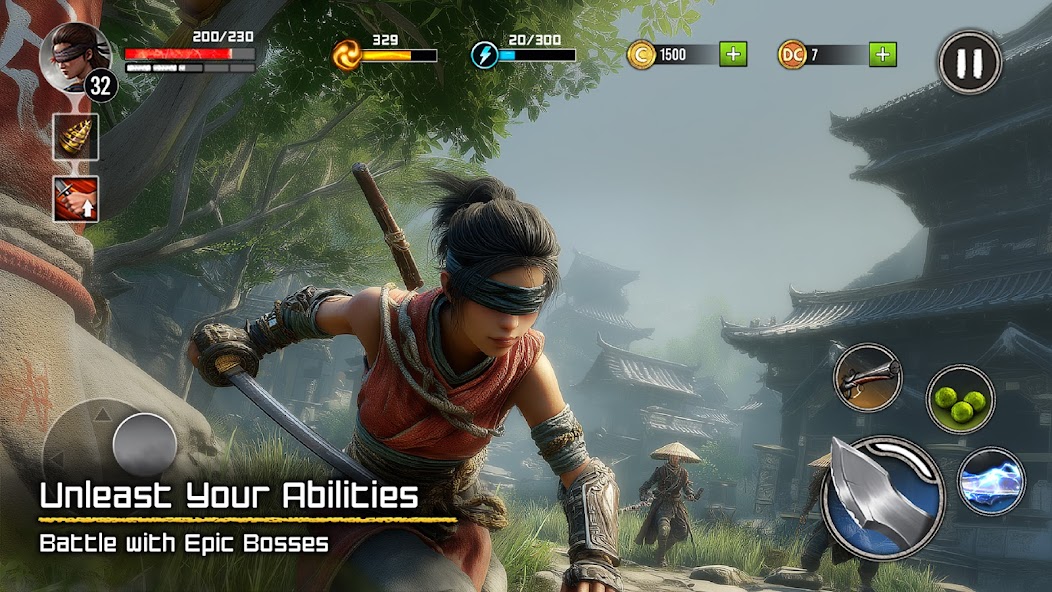The width and height of the screenshot is (1052, 592).
Task: Touch the virtual movement joystick knob
Action: pyautogui.click(x=145, y=443)
